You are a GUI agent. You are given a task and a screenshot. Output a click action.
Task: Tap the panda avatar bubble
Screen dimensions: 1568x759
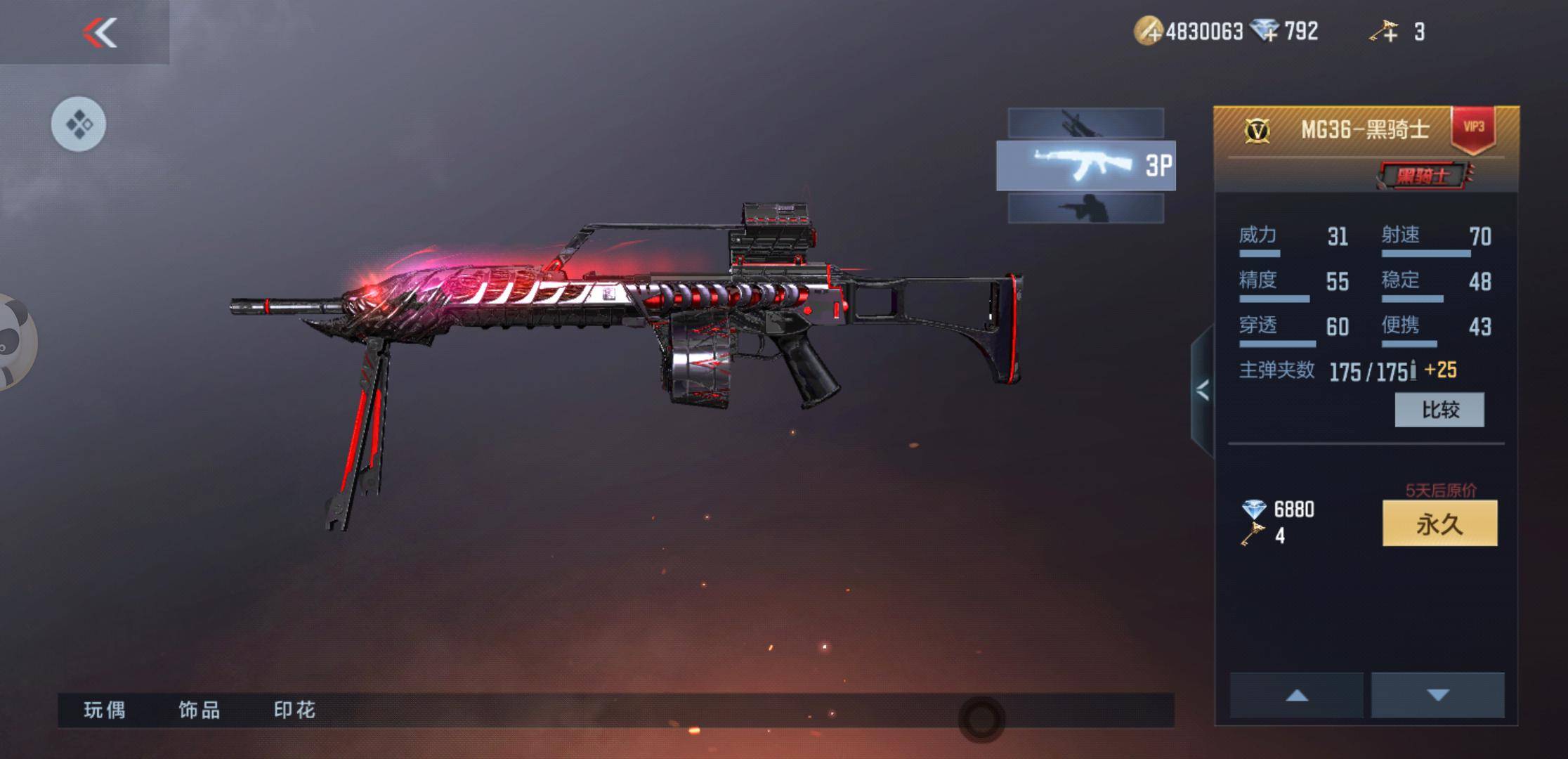point(14,342)
